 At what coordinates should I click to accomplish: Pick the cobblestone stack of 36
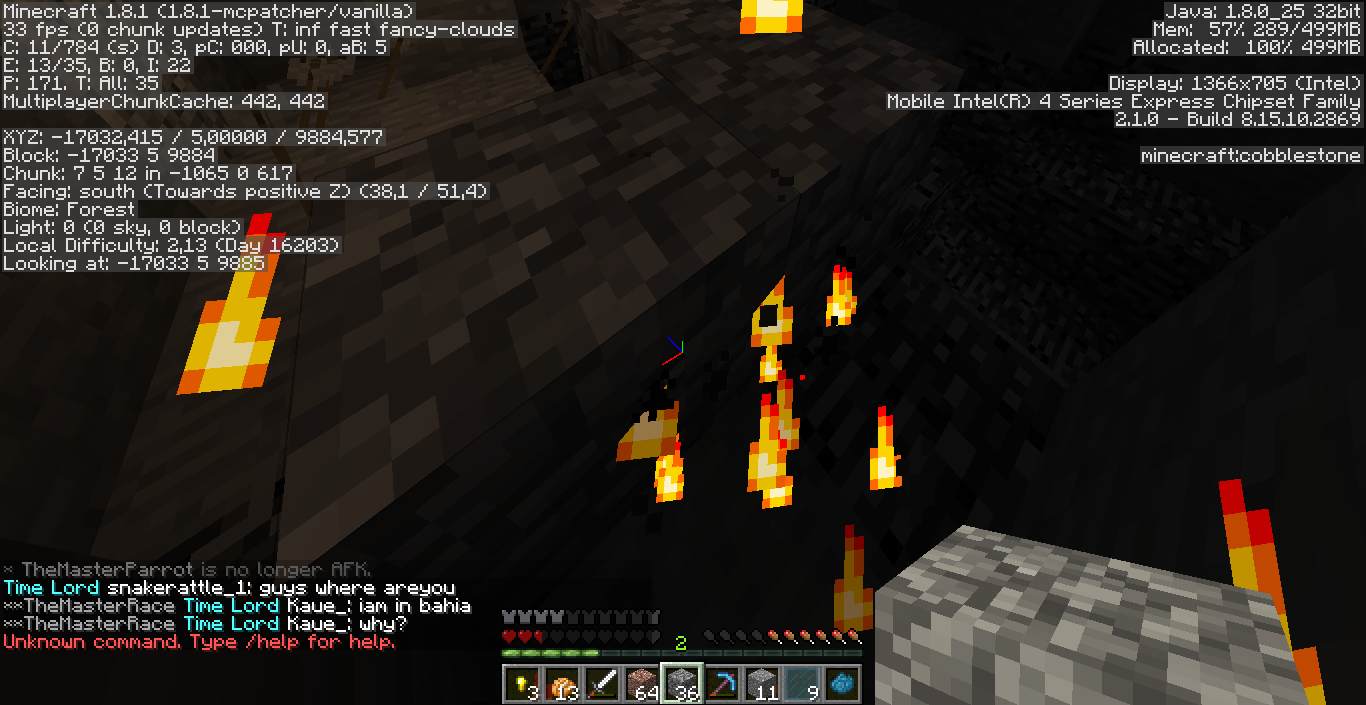point(683,683)
